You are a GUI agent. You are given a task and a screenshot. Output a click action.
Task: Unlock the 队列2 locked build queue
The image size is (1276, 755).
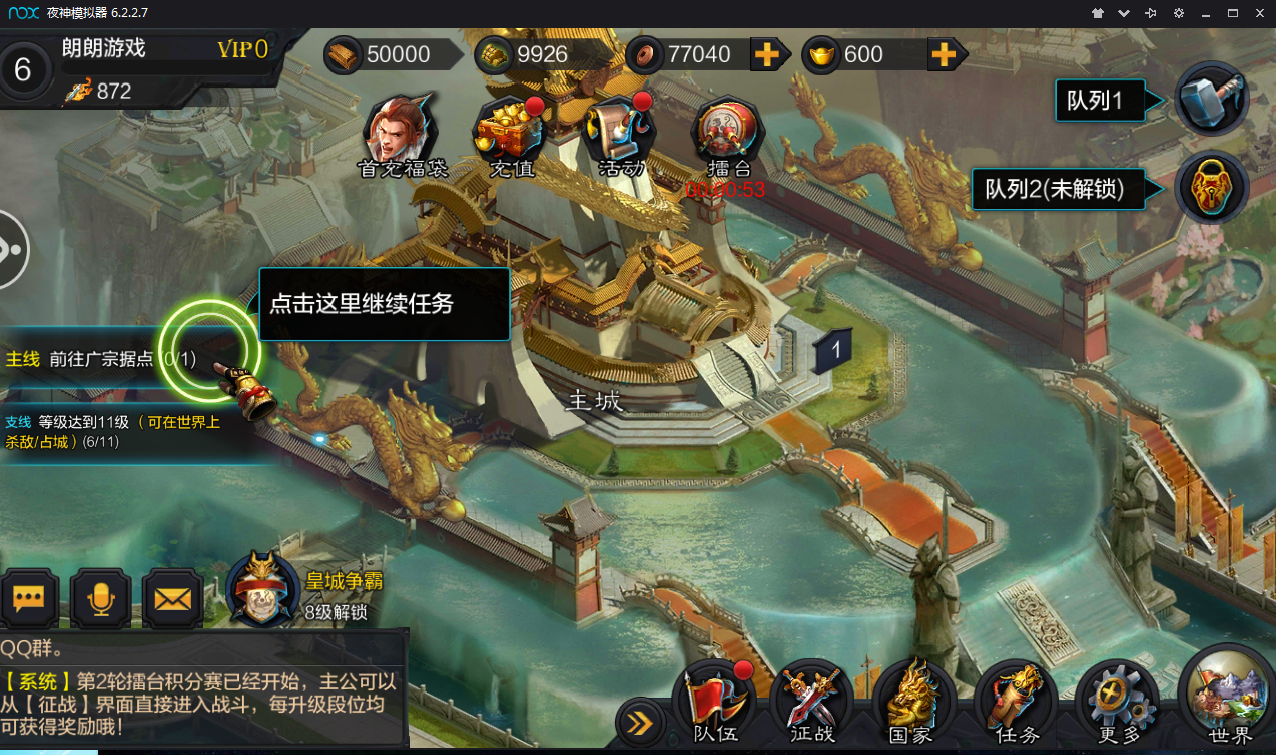click(x=1211, y=187)
